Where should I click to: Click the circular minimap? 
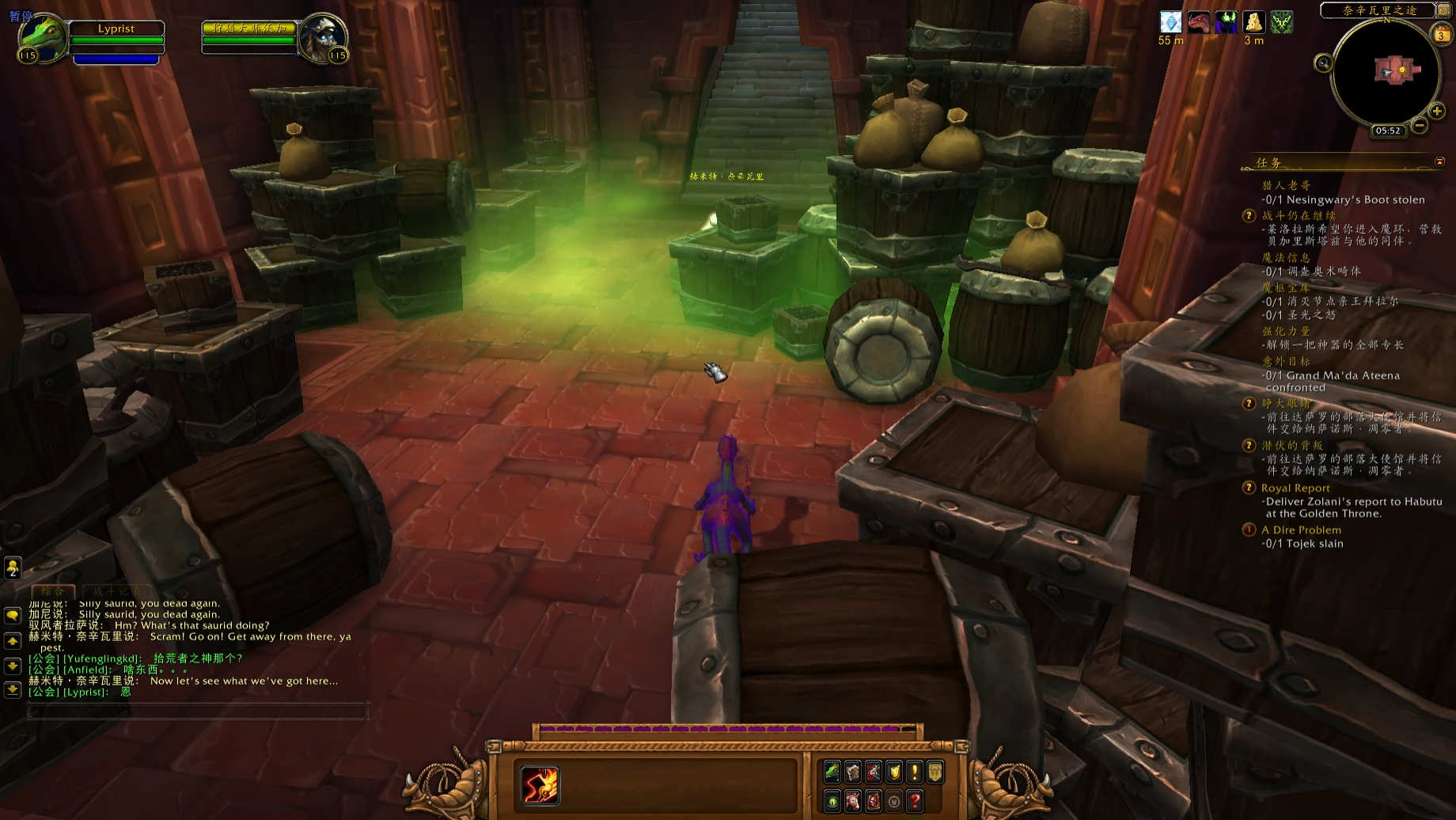click(x=1386, y=73)
